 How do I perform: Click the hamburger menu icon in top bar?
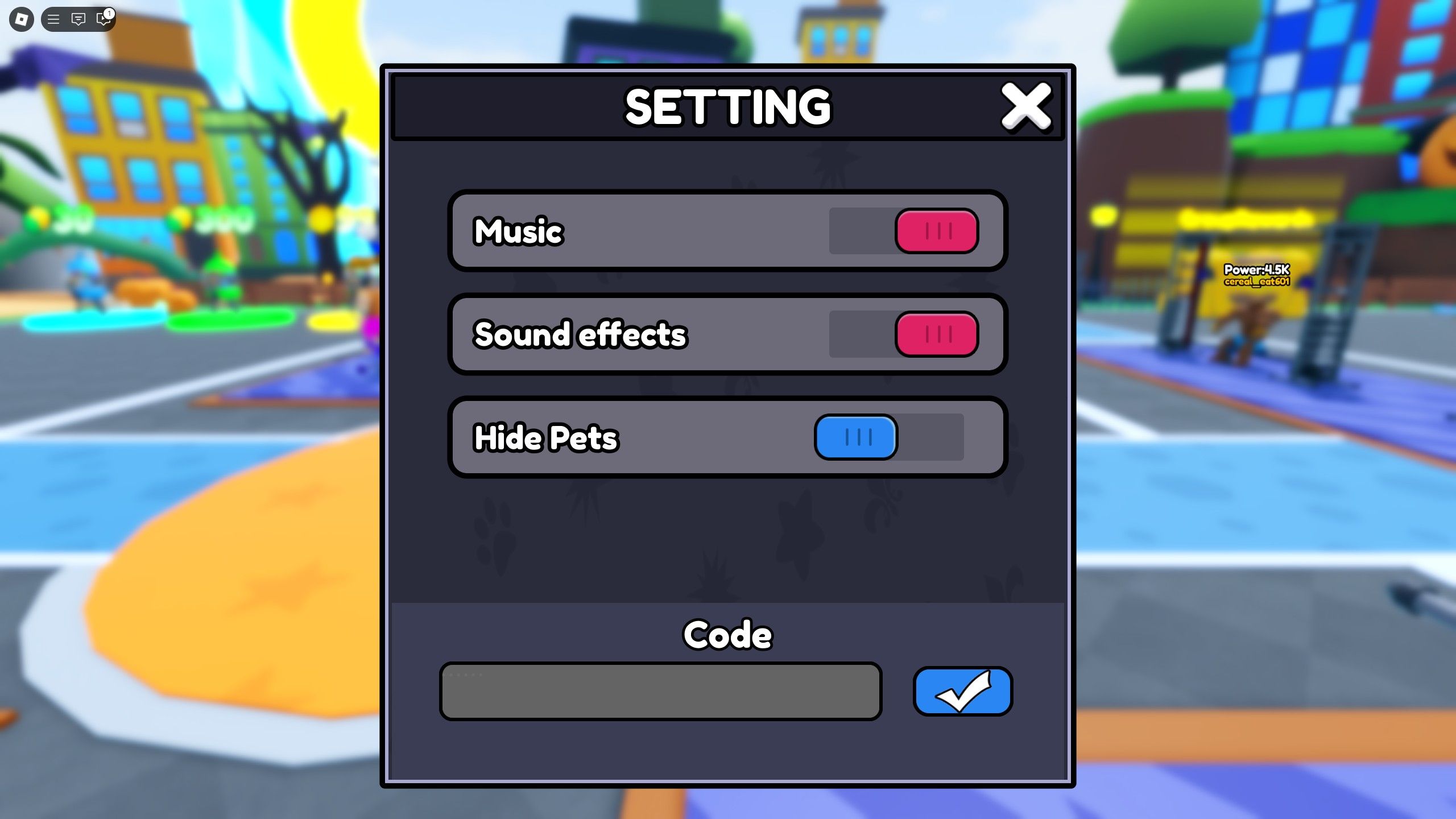pos(54,19)
